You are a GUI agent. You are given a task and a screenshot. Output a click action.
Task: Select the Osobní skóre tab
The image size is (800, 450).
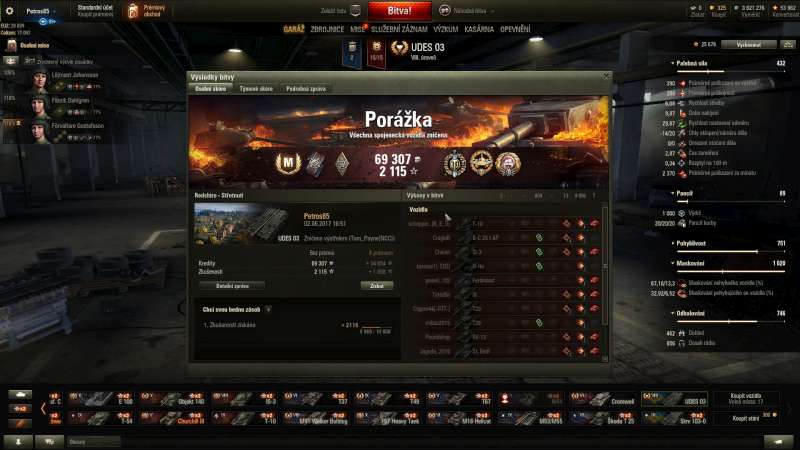211,89
